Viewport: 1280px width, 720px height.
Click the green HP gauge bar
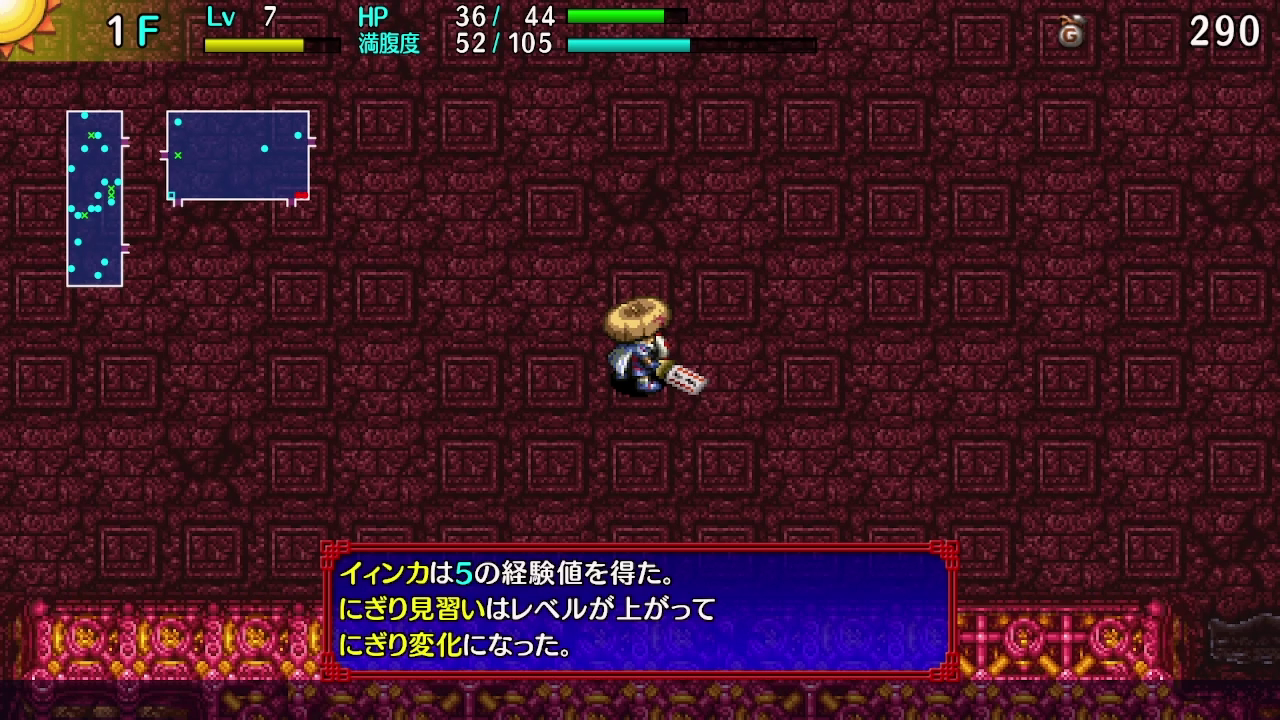tap(615, 16)
